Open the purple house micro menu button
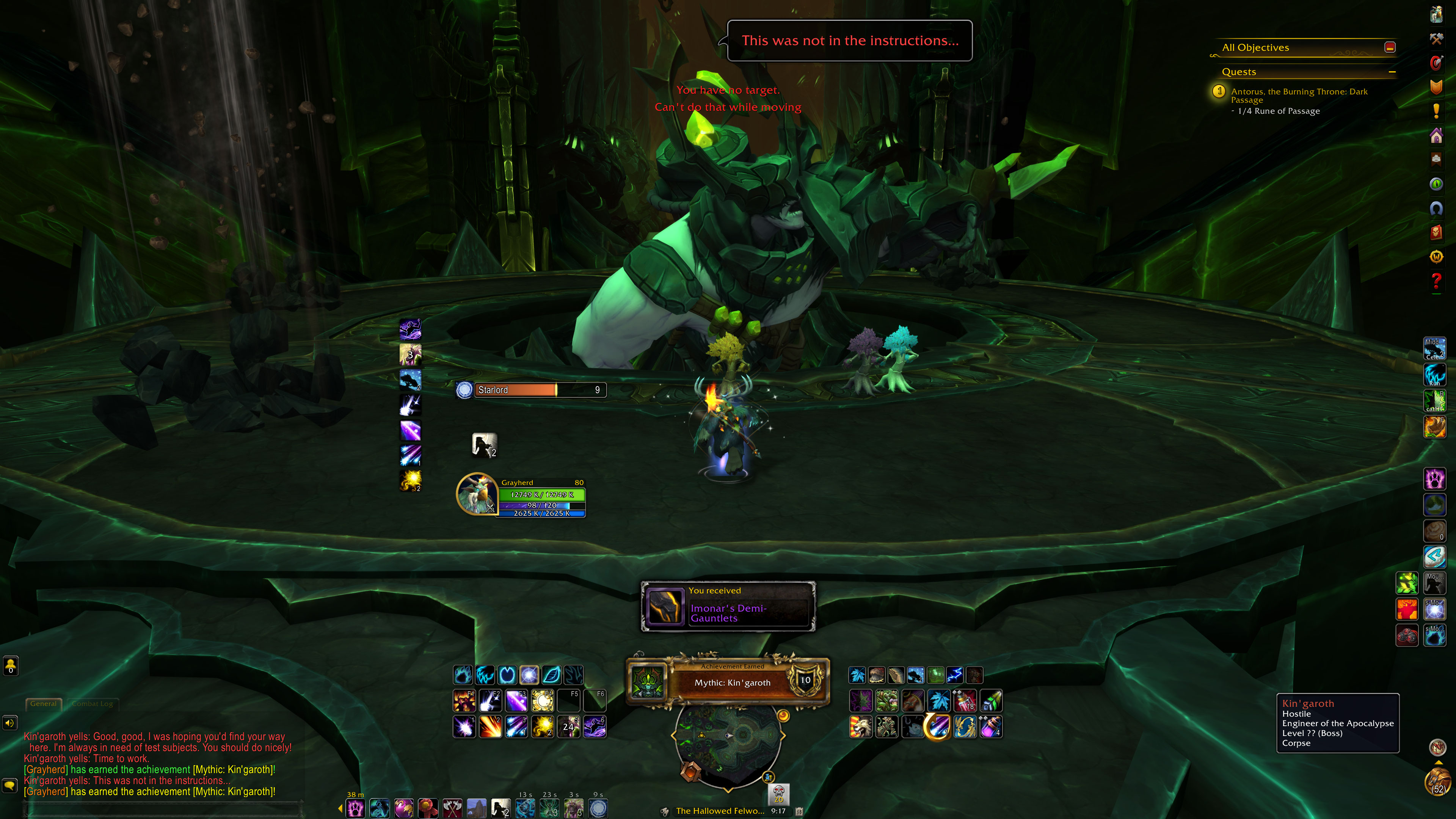The width and height of the screenshot is (1456, 819). [x=1436, y=136]
